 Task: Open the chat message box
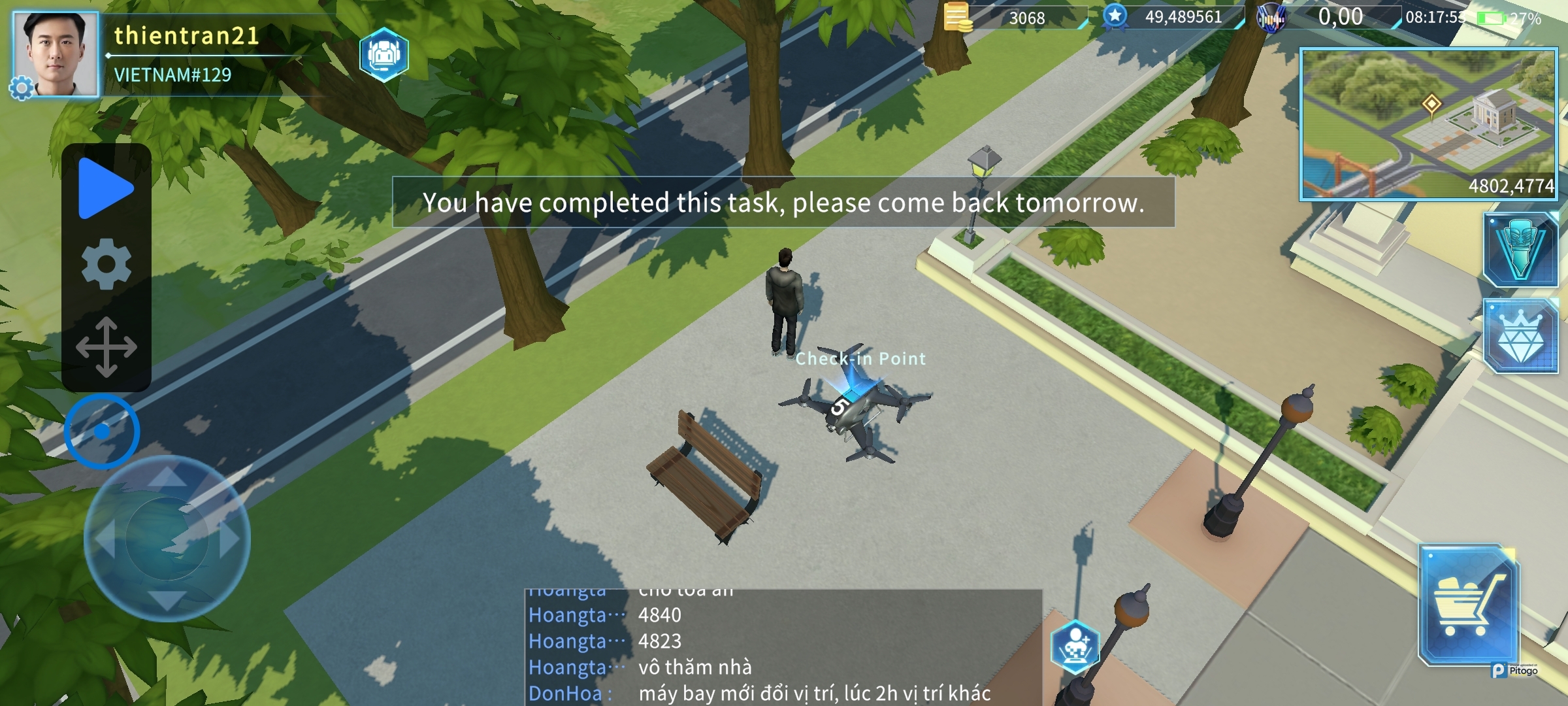pyautogui.click(x=783, y=647)
